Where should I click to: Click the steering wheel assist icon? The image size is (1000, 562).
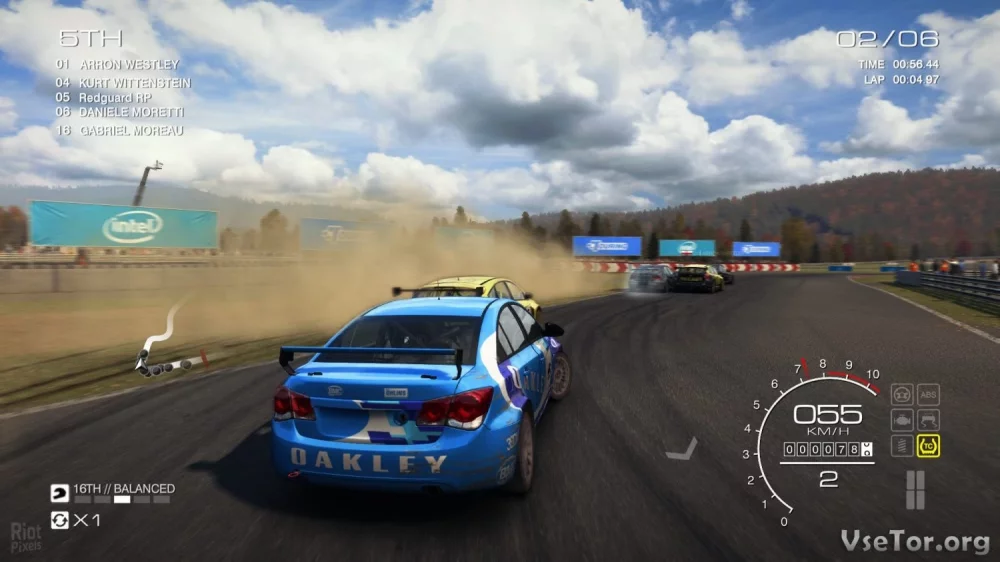[902, 394]
